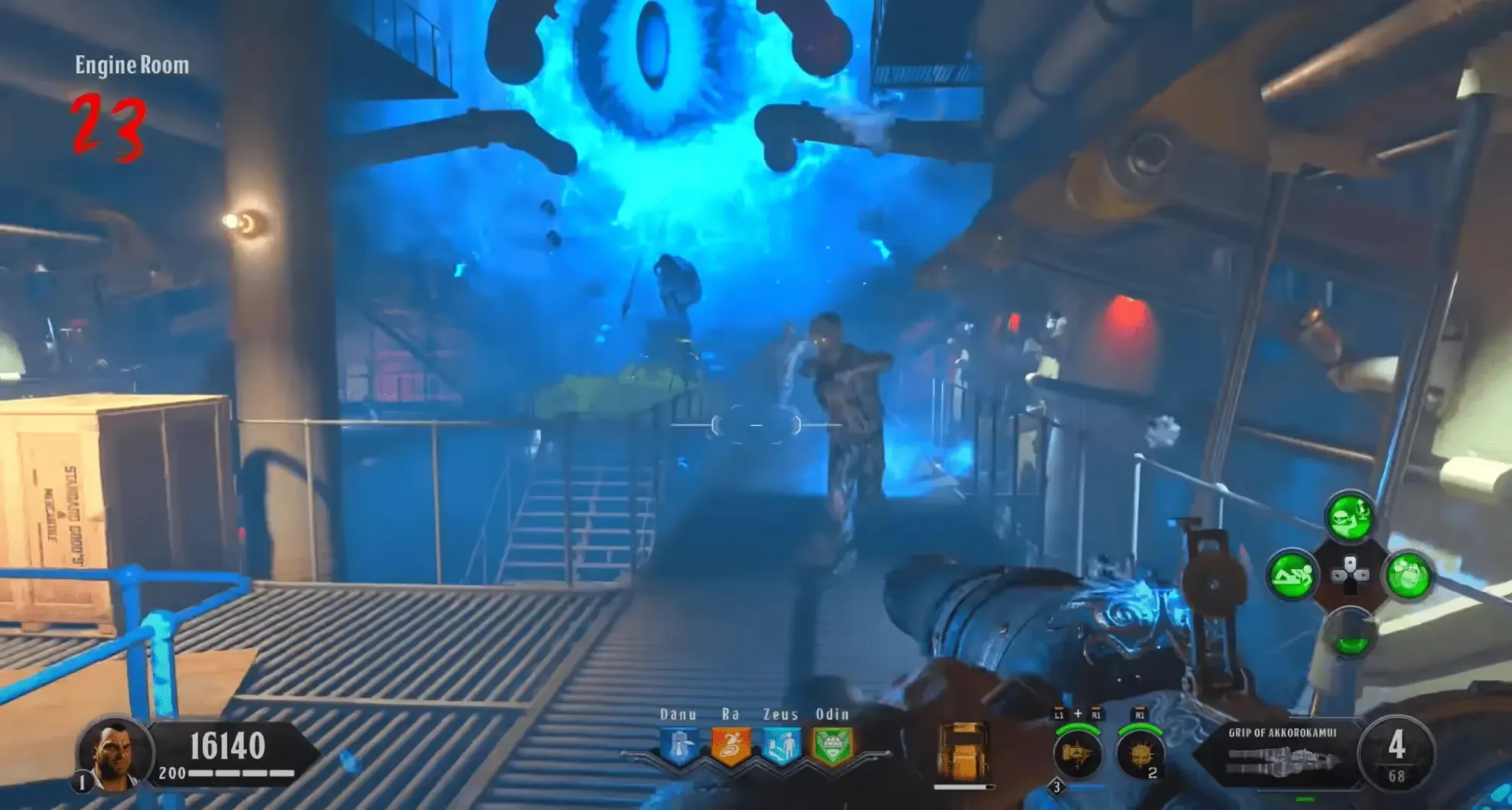The width and height of the screenshot is (1512, 810).
Task: Activate the top green elixir icon
Action: click(x=1349, y=518)
